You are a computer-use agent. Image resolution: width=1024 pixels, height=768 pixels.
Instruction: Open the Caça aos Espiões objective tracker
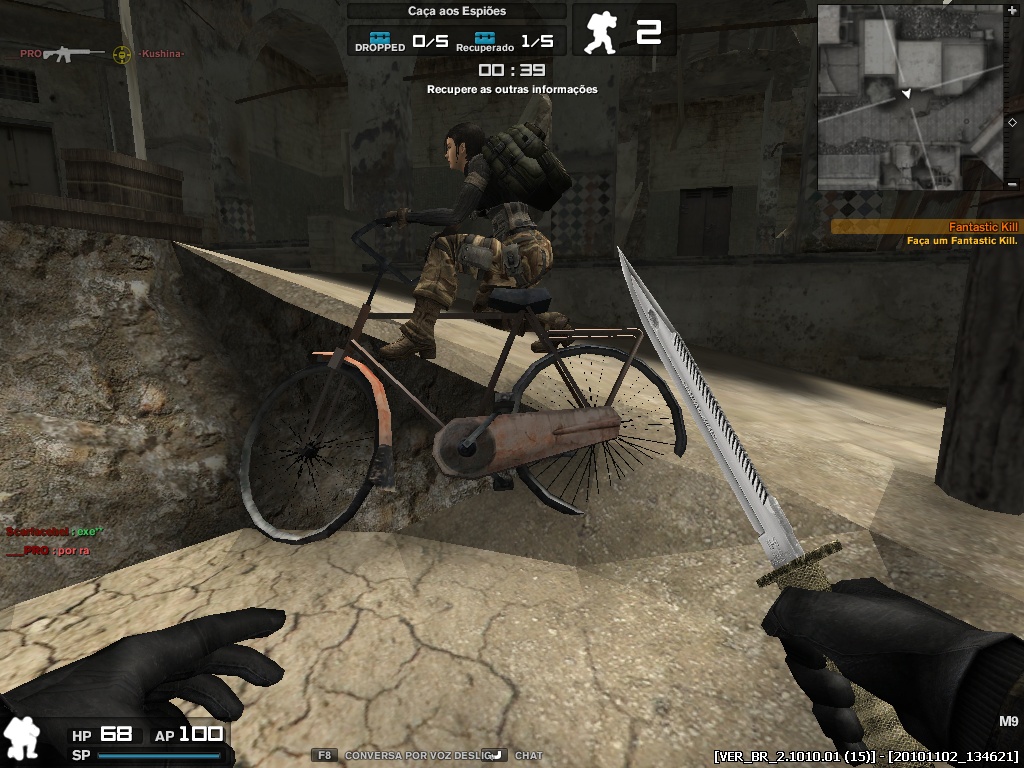pos(457,11)
